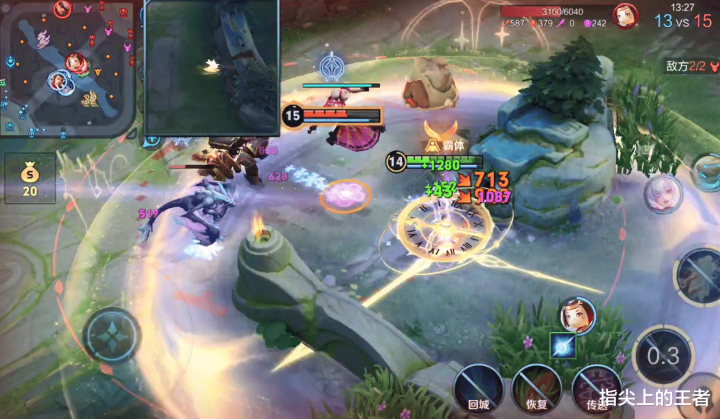Open the minimap
This screenshot has height=419, width=720.
pos(67,67)
